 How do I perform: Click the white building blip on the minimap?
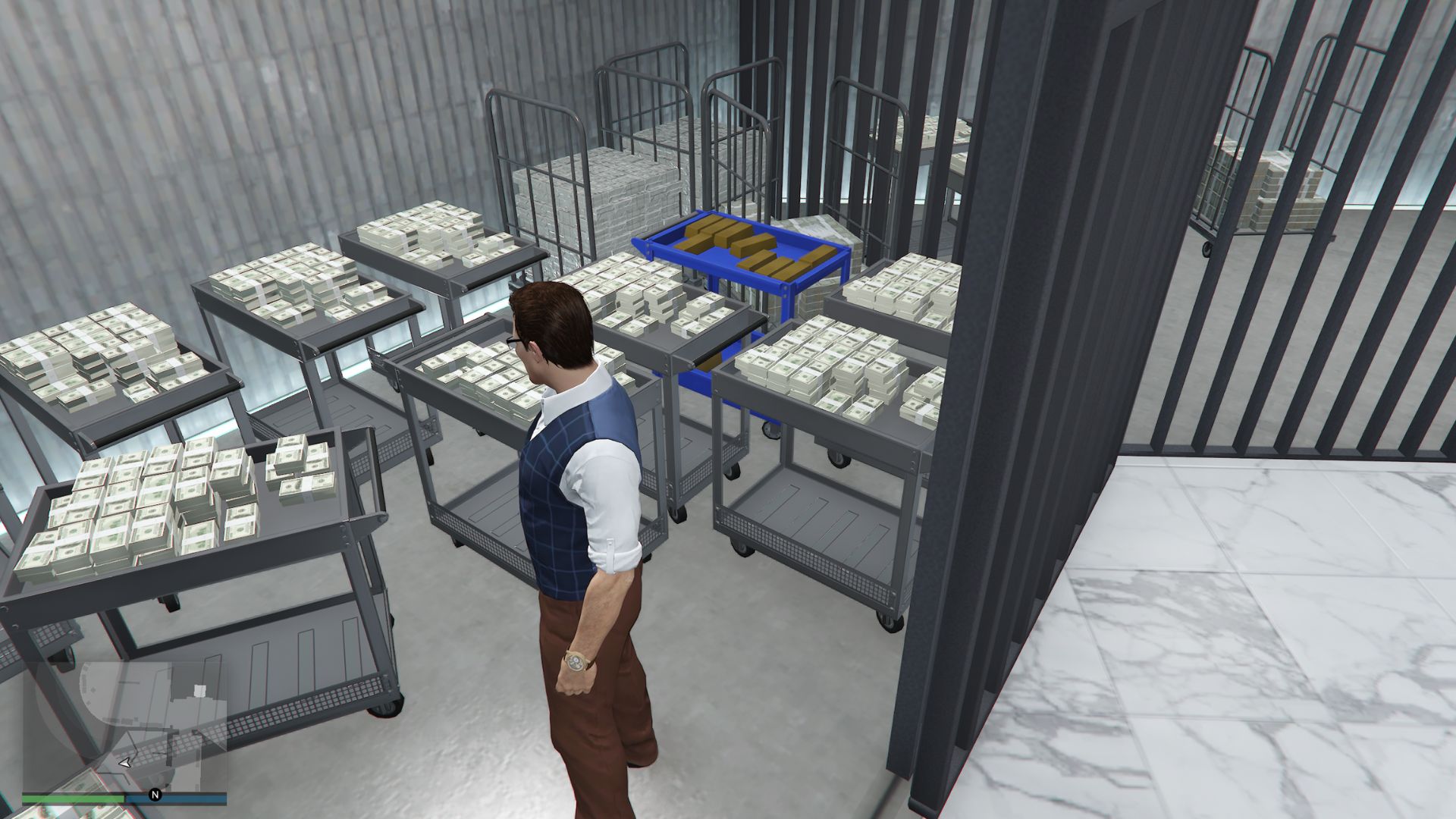click(200, 691)
